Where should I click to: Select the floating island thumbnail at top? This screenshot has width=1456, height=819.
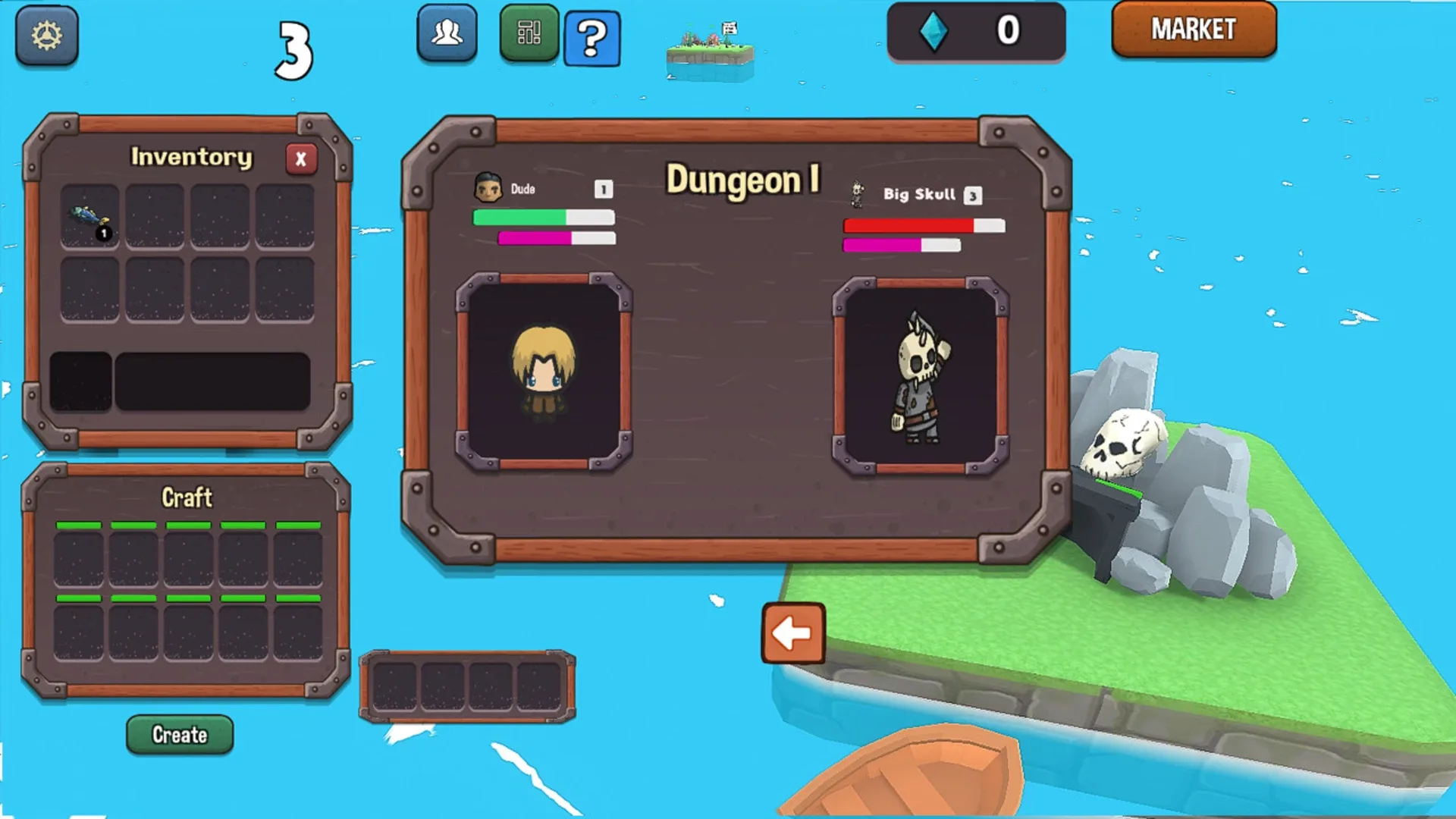(x=711, y=47)
